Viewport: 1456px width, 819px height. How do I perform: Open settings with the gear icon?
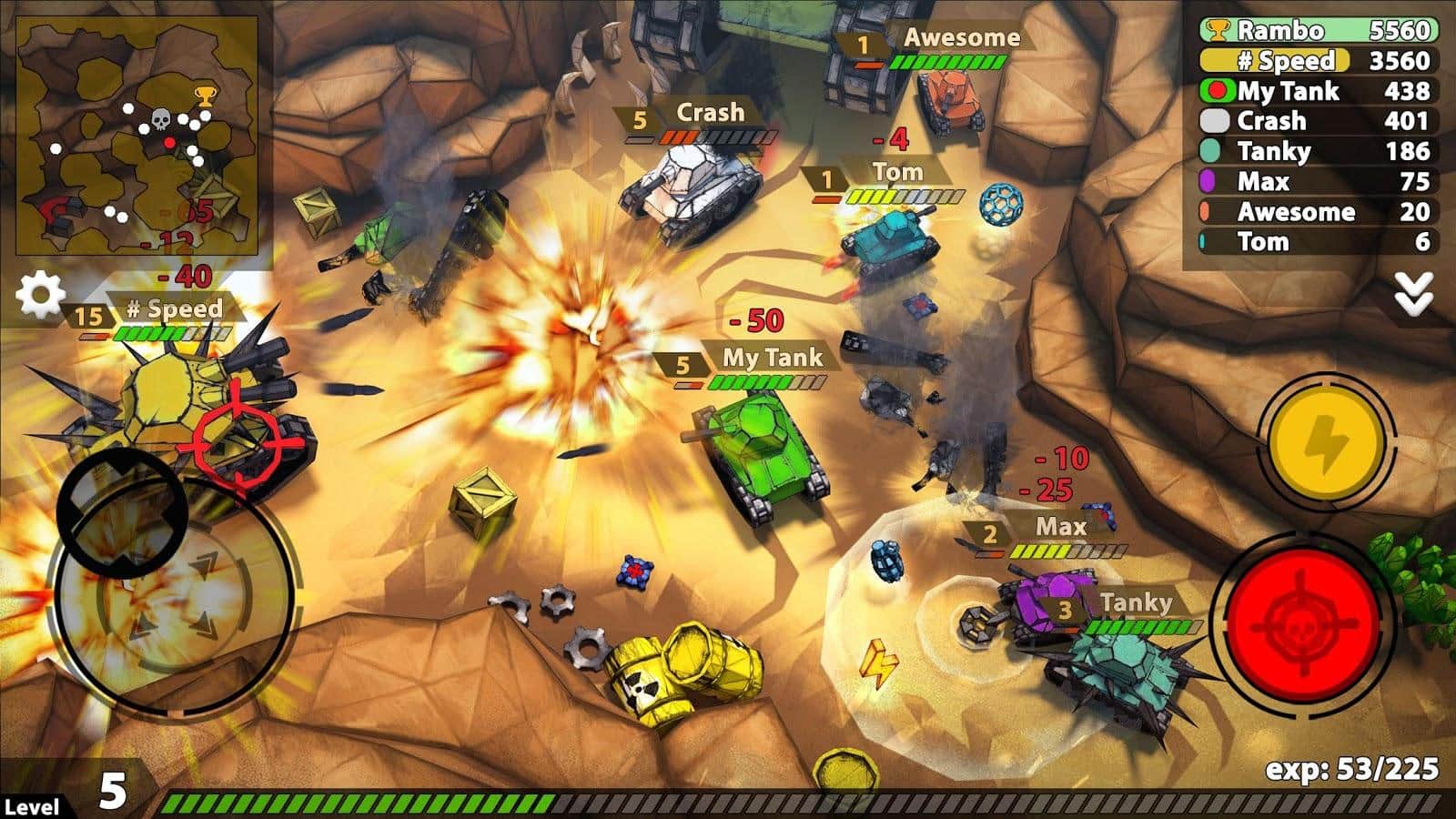pyautogui.click(x=41, y=295)
